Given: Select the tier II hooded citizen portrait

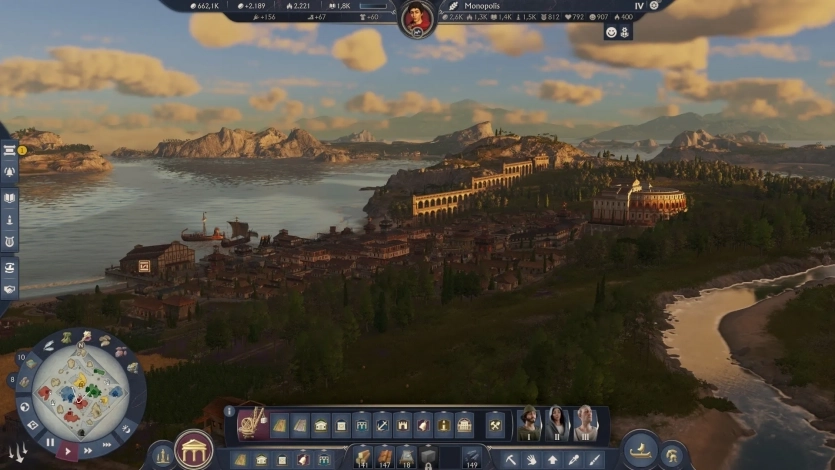Looking at the screenshot, I should coord(557,423).
